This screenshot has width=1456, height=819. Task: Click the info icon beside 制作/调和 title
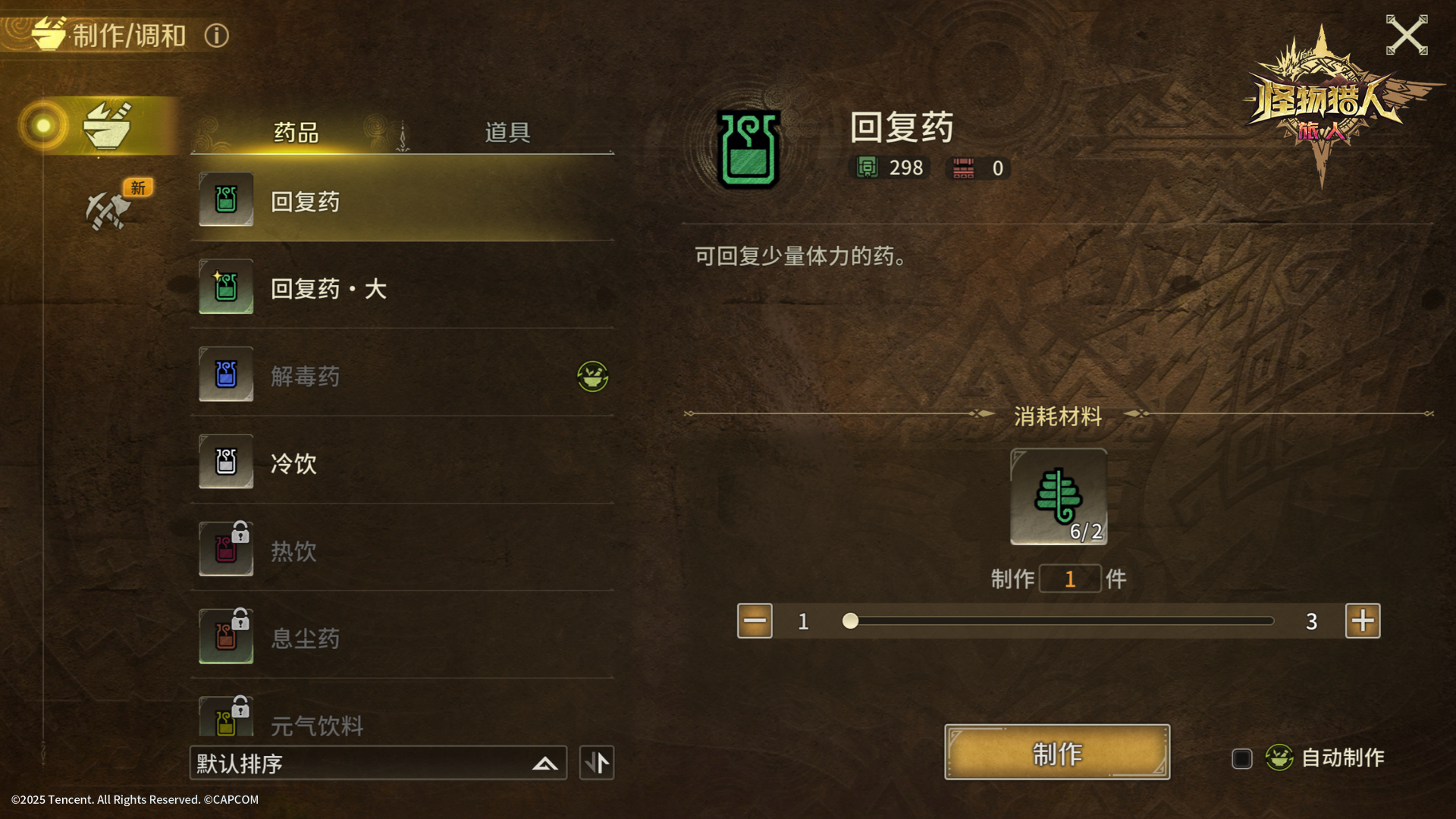(215, 35)
